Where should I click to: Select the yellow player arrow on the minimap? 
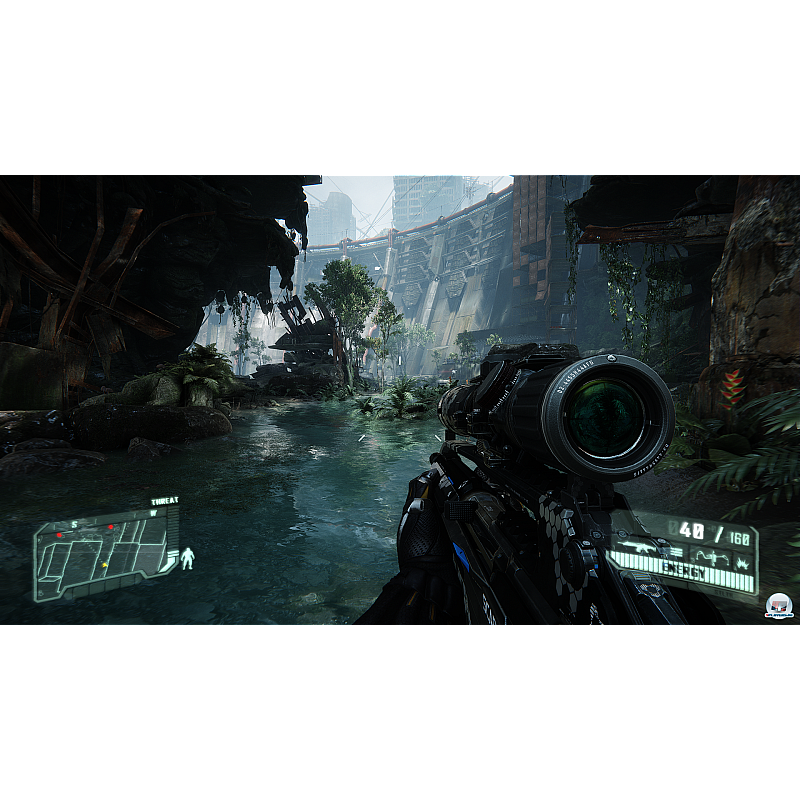pyautogui.click(x=104, y=565)
